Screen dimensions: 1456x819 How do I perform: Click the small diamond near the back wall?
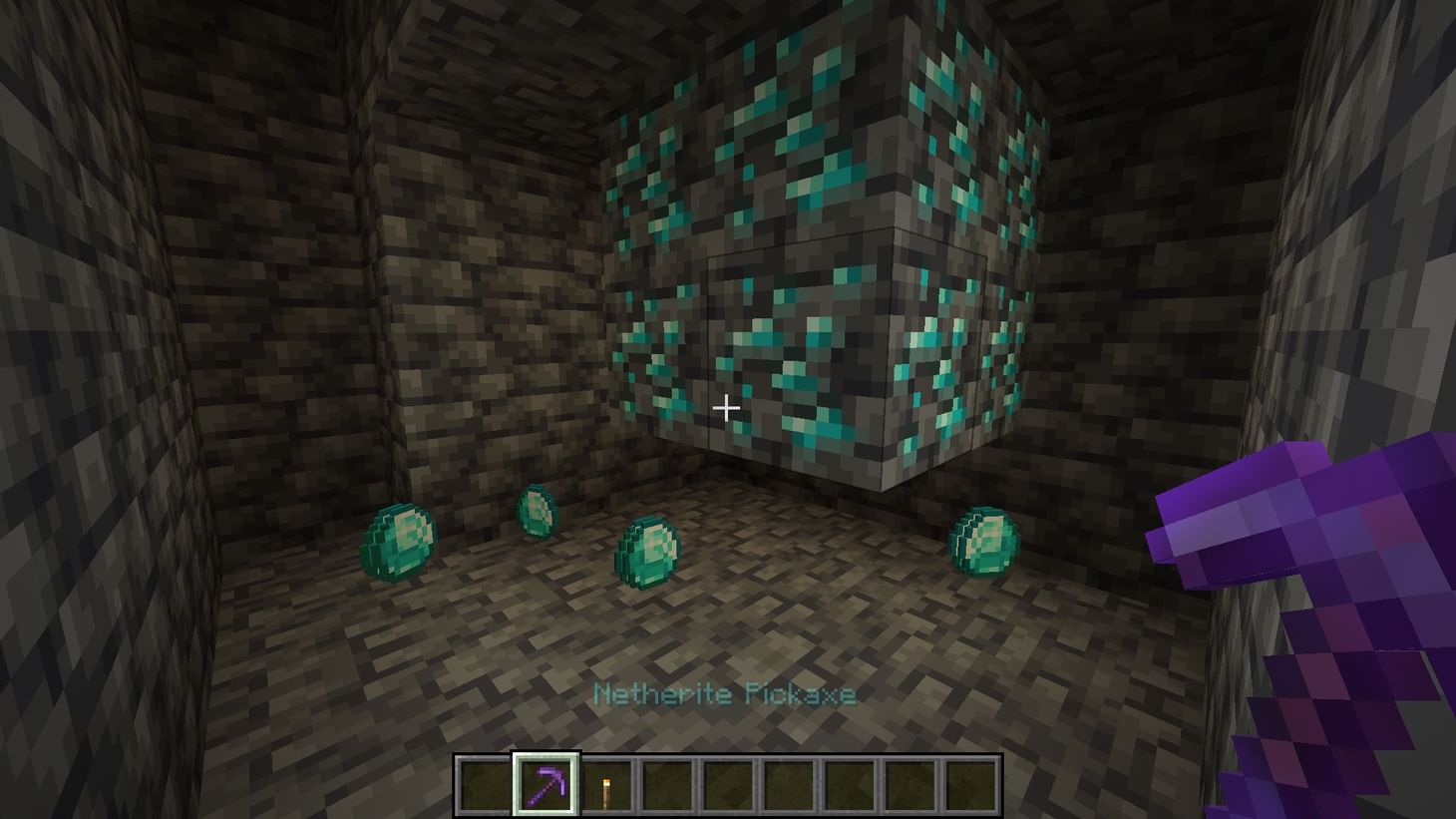(x=540, y=511)
